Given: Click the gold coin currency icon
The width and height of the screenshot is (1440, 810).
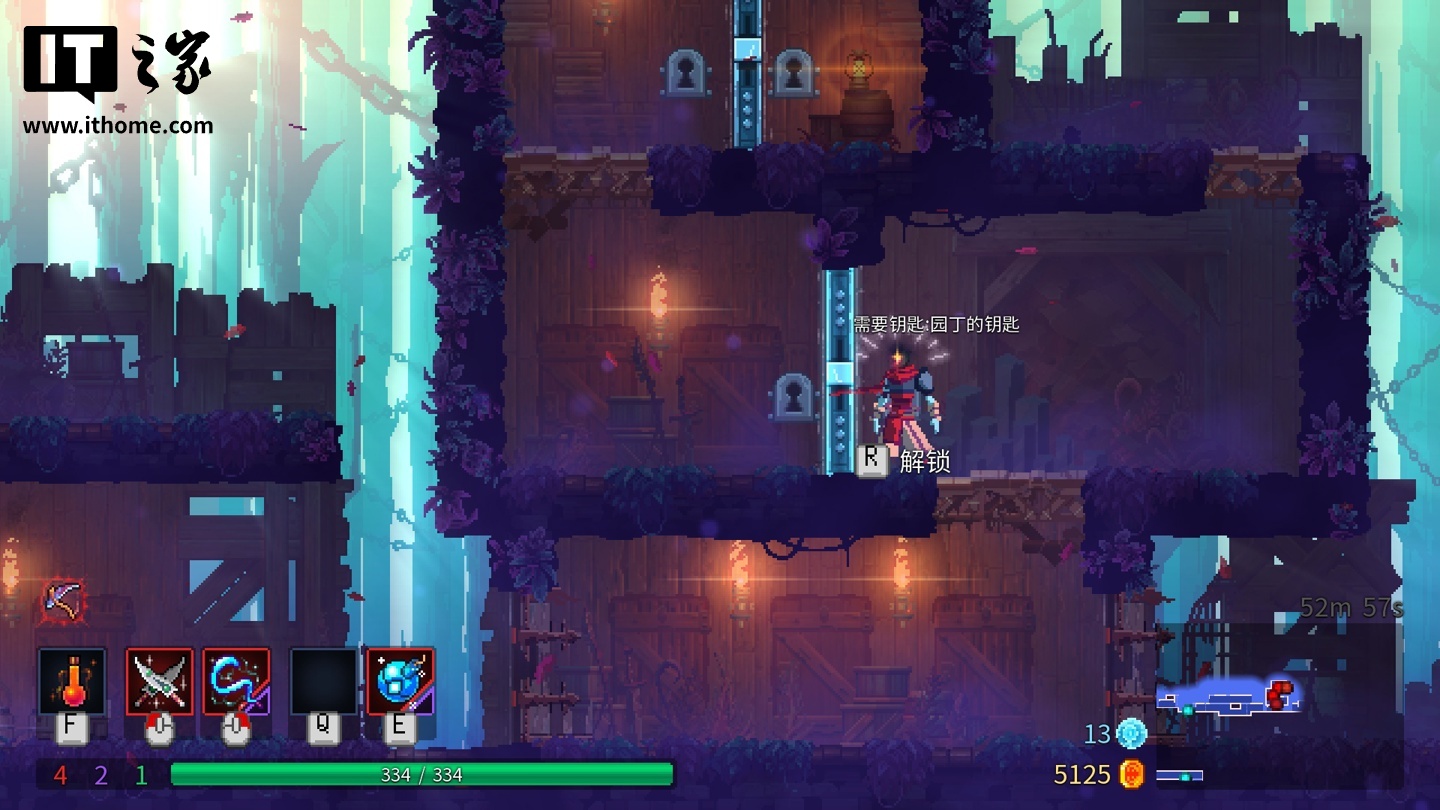Looking at the screenshot, I should coord(1131,774).
